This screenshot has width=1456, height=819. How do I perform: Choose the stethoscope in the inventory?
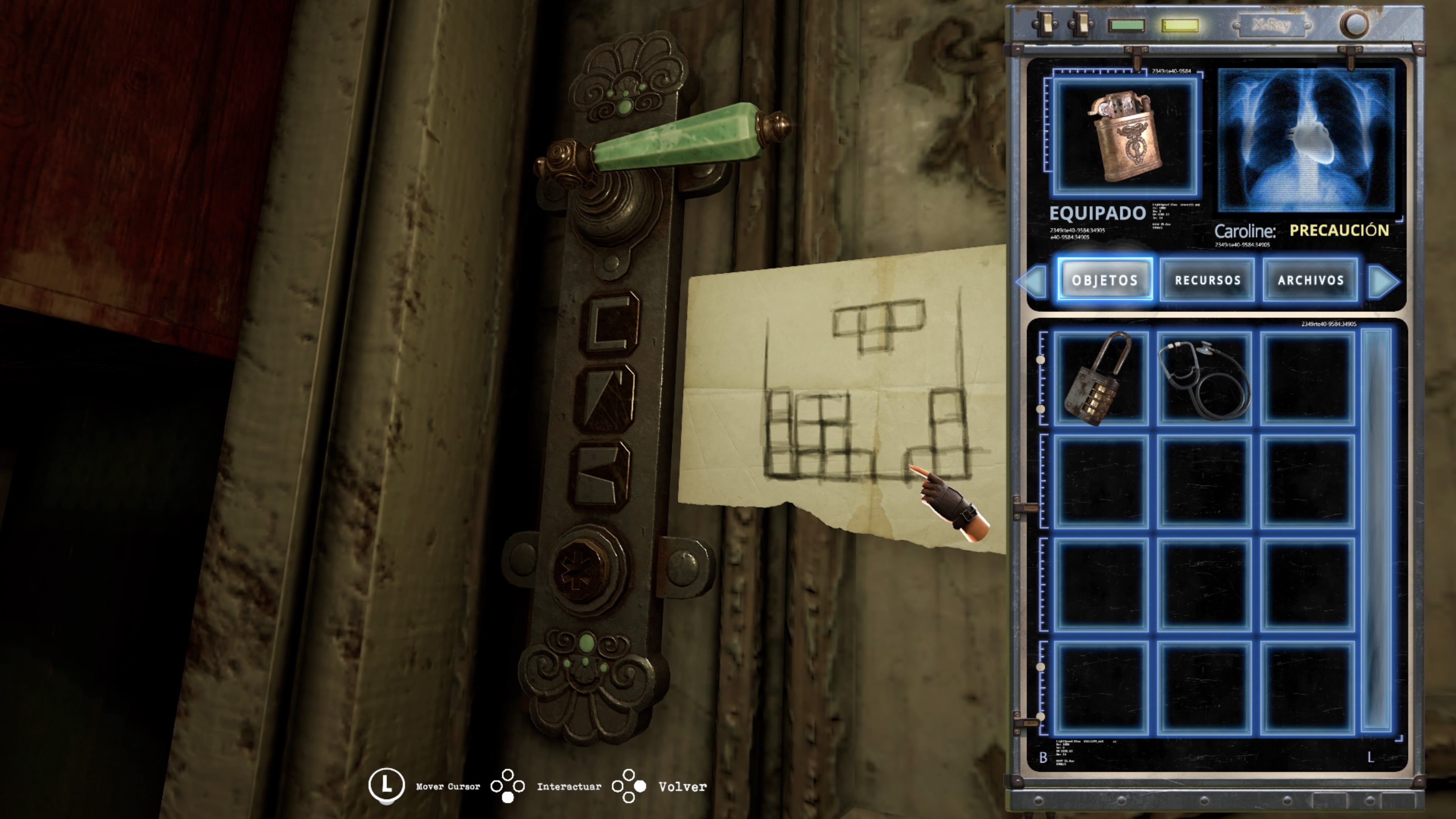[1204, 378]
